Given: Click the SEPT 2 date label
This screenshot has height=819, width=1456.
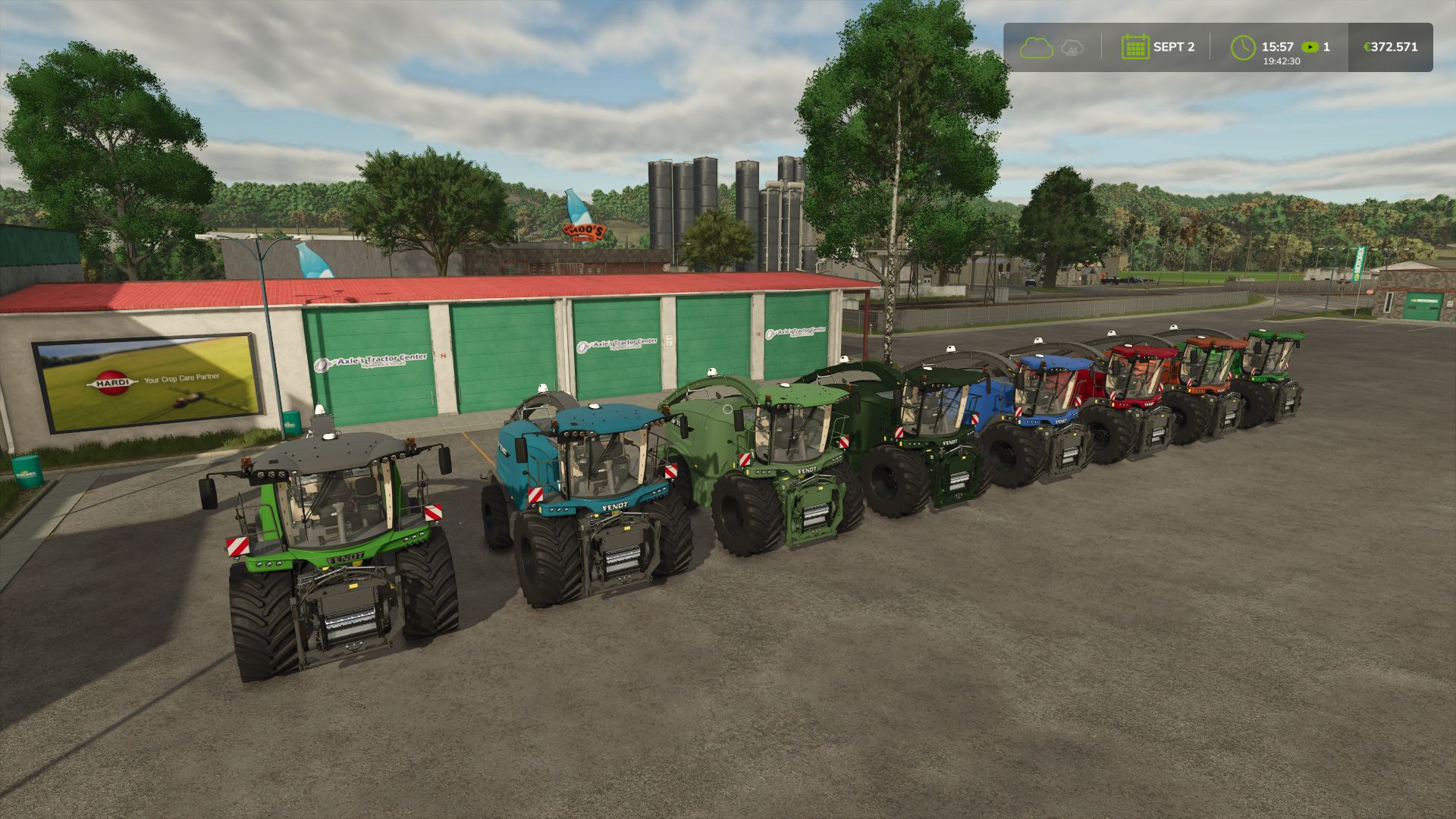Looking at the screenshot, I should [1175, 46].
